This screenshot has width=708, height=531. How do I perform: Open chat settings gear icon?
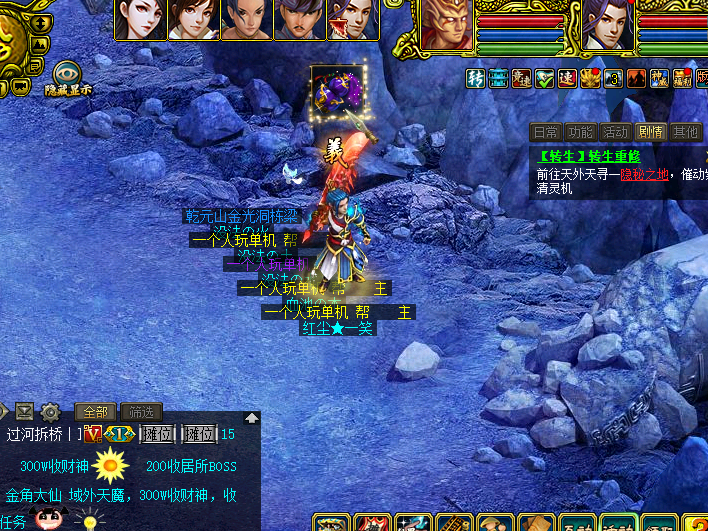coord(50,411)
